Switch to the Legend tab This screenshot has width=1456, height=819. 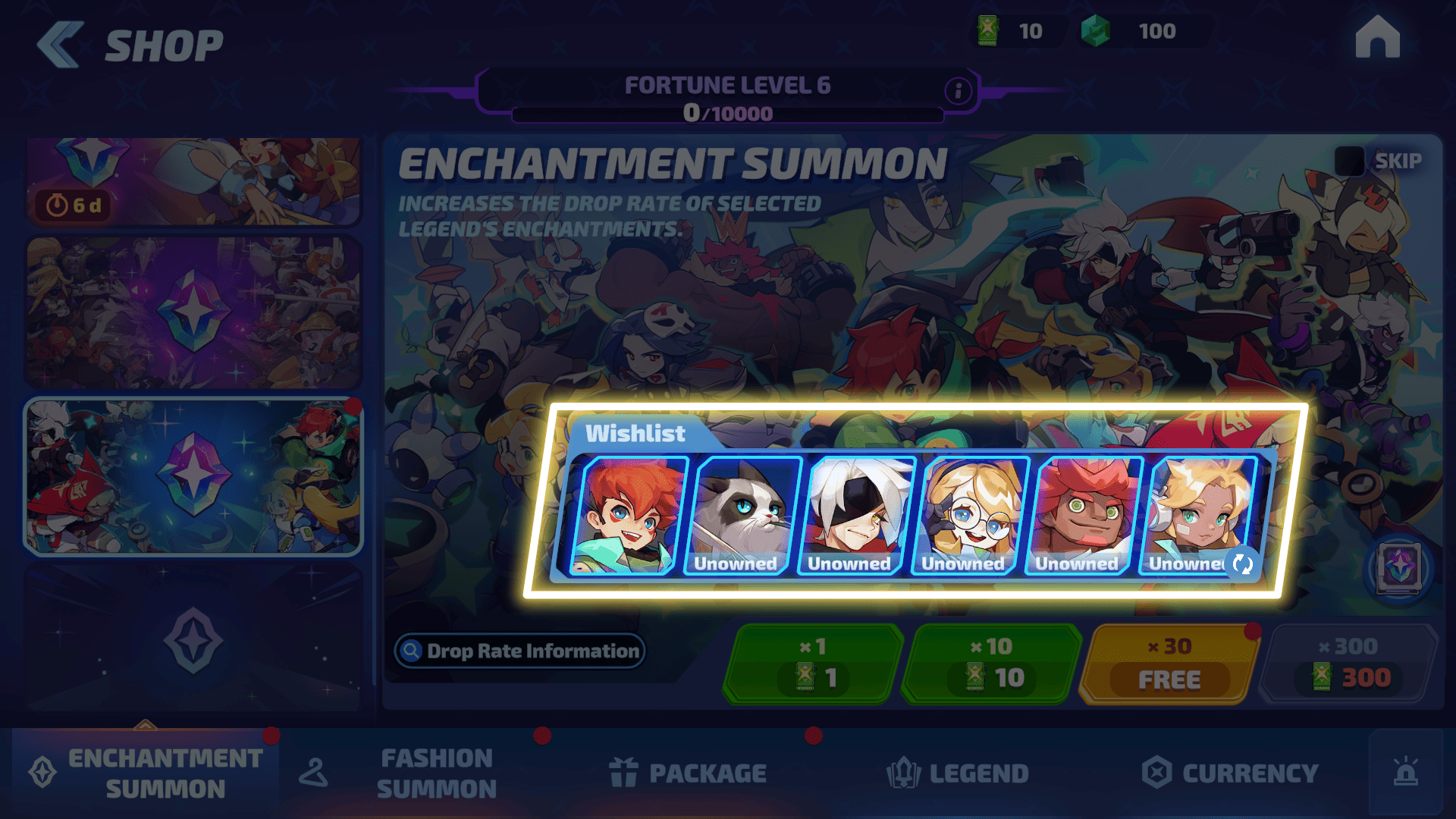[958, 773]
